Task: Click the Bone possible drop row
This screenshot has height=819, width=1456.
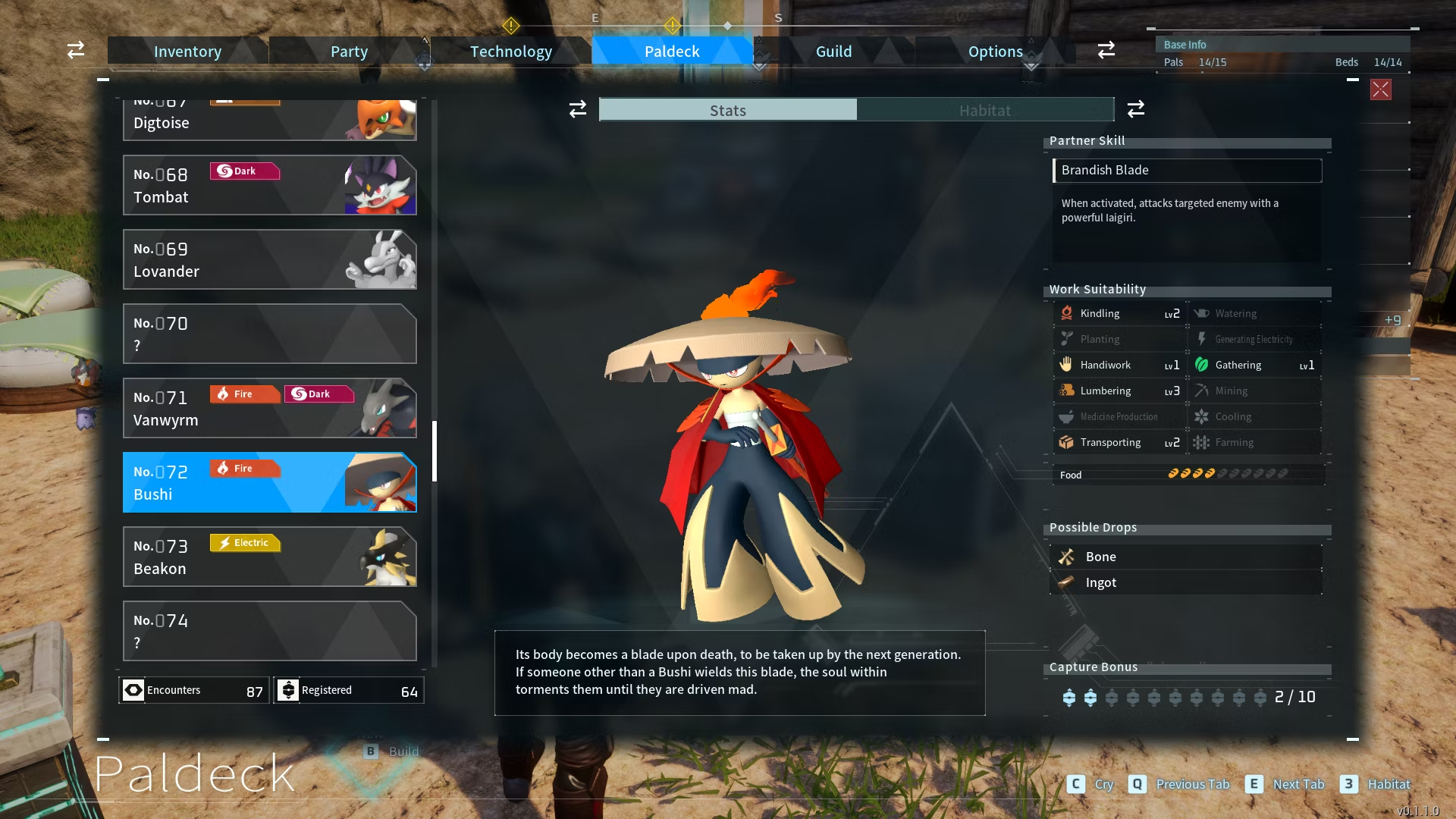Action: (x=1187, y=557)
